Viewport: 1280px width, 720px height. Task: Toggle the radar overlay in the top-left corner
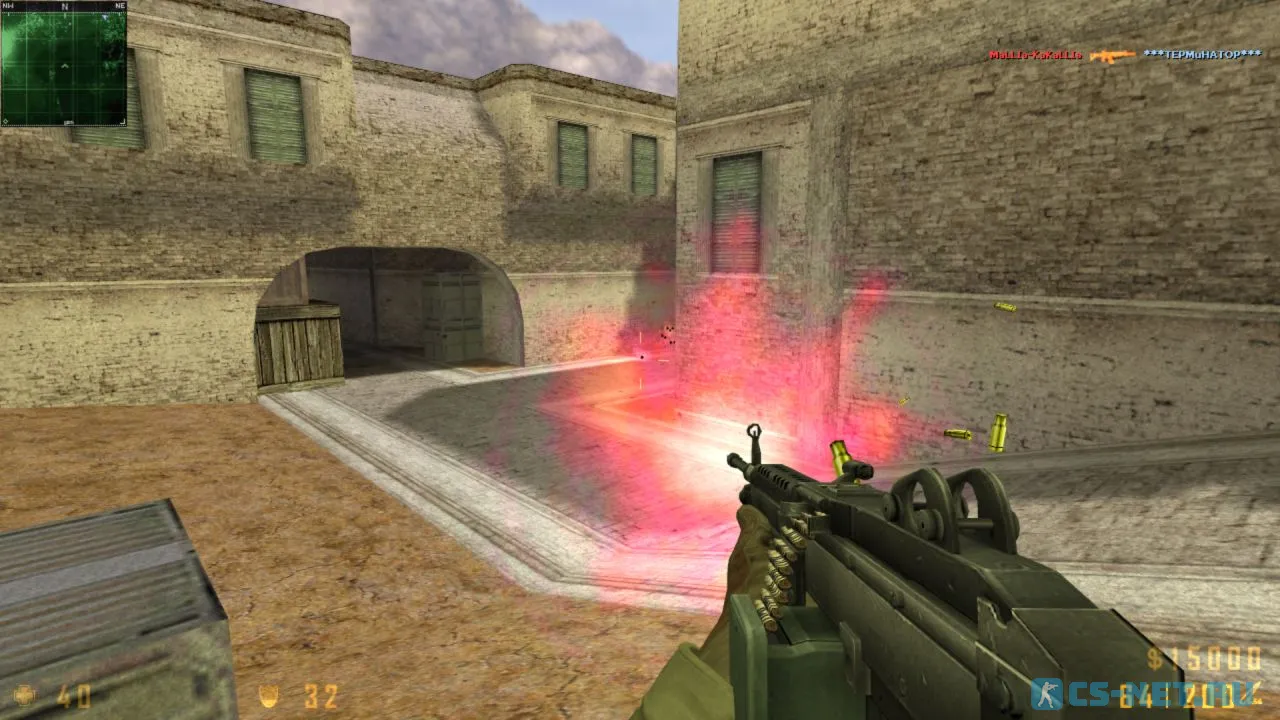[x=64, y=64]
